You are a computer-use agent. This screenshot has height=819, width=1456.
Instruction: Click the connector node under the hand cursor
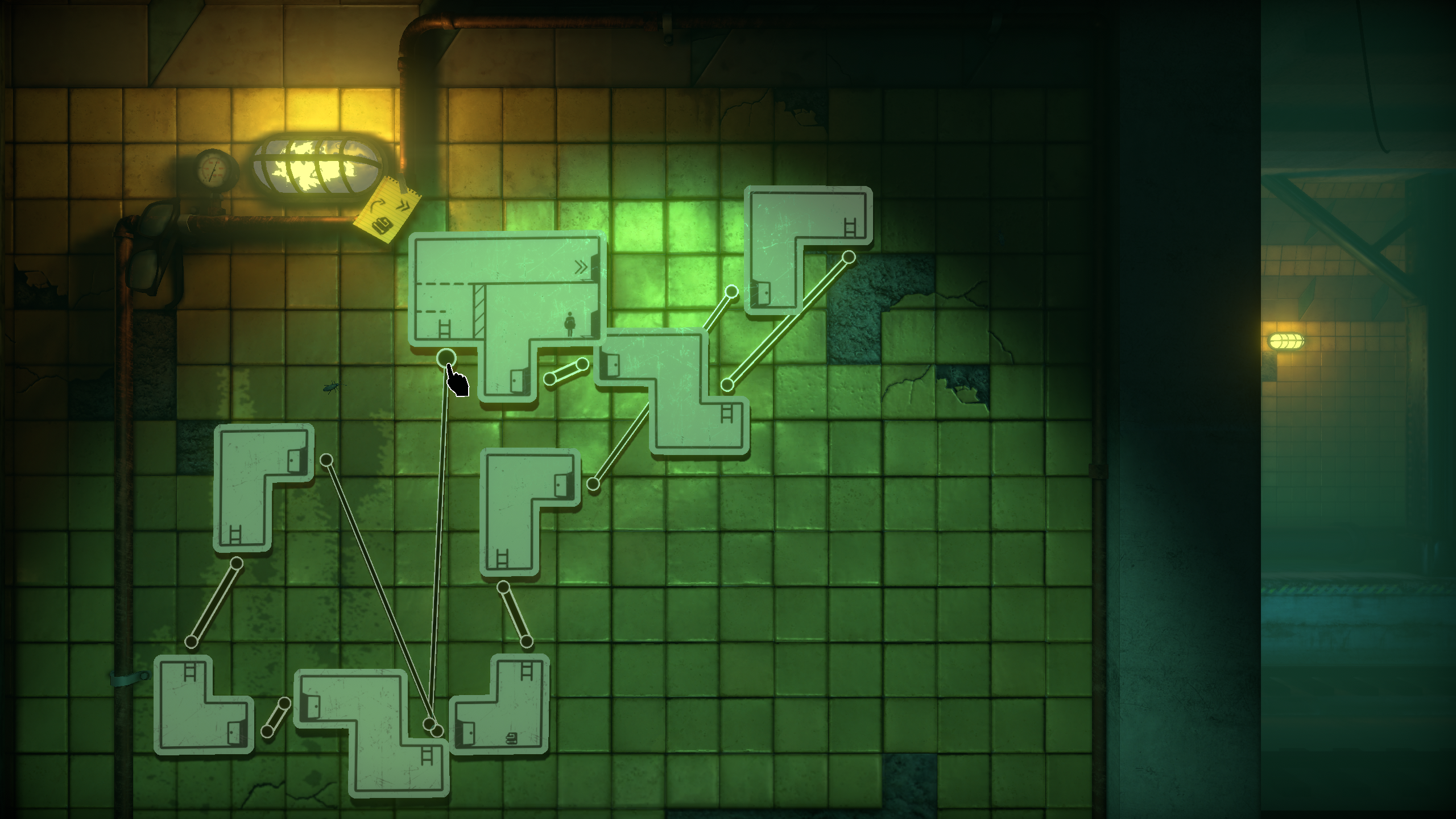pyautogui.click(x=446, y=358)
